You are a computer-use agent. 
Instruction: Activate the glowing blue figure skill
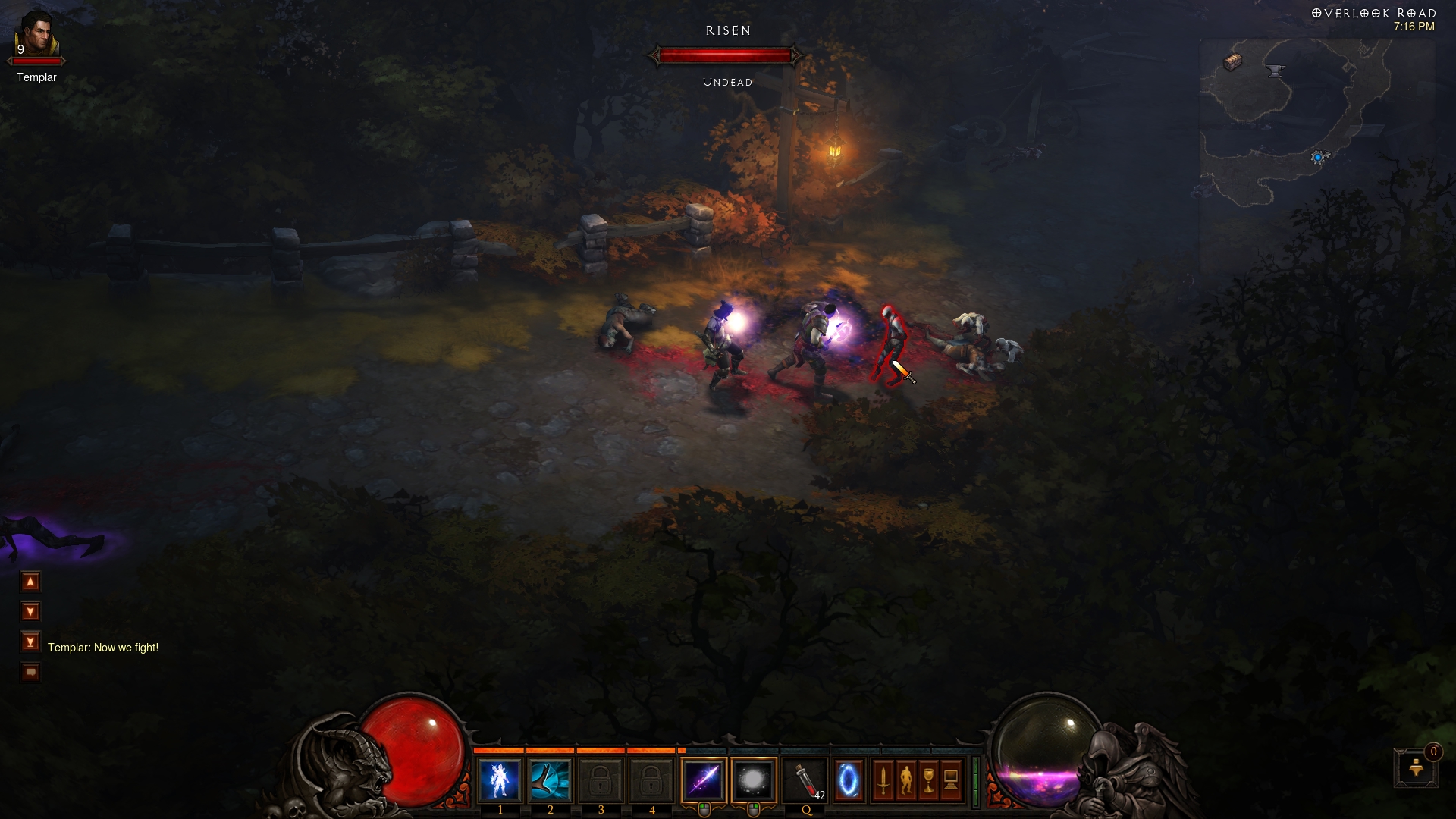pos(500,780)
